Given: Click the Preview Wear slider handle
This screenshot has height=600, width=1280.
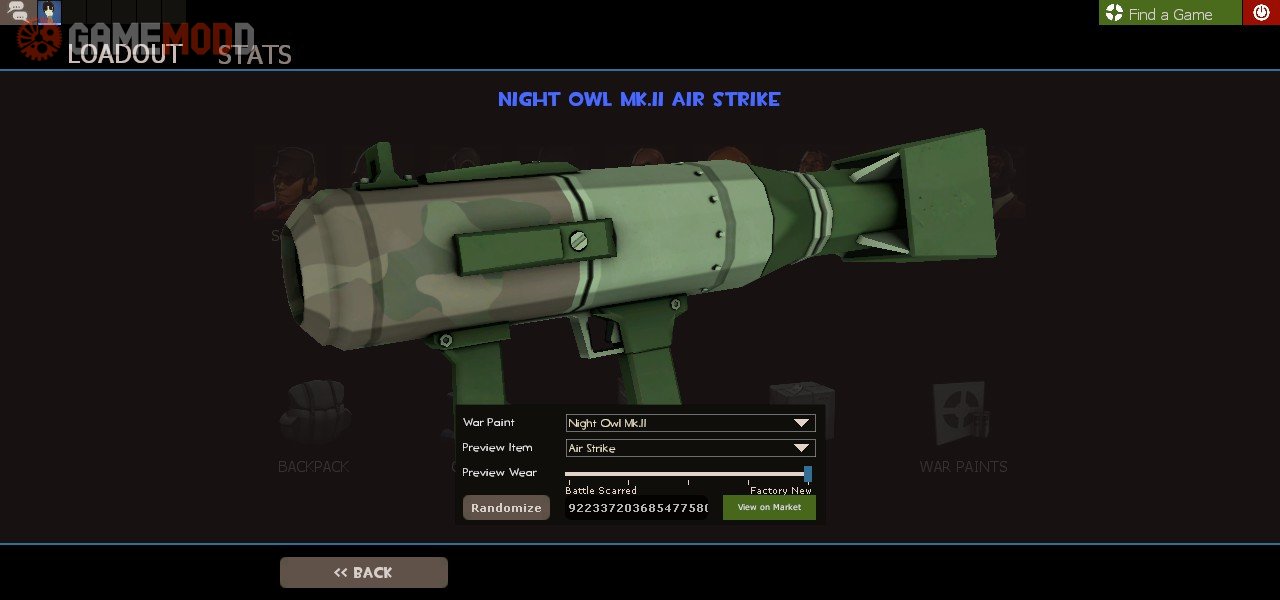Looking at the screenshot, I should coord(808,473).
